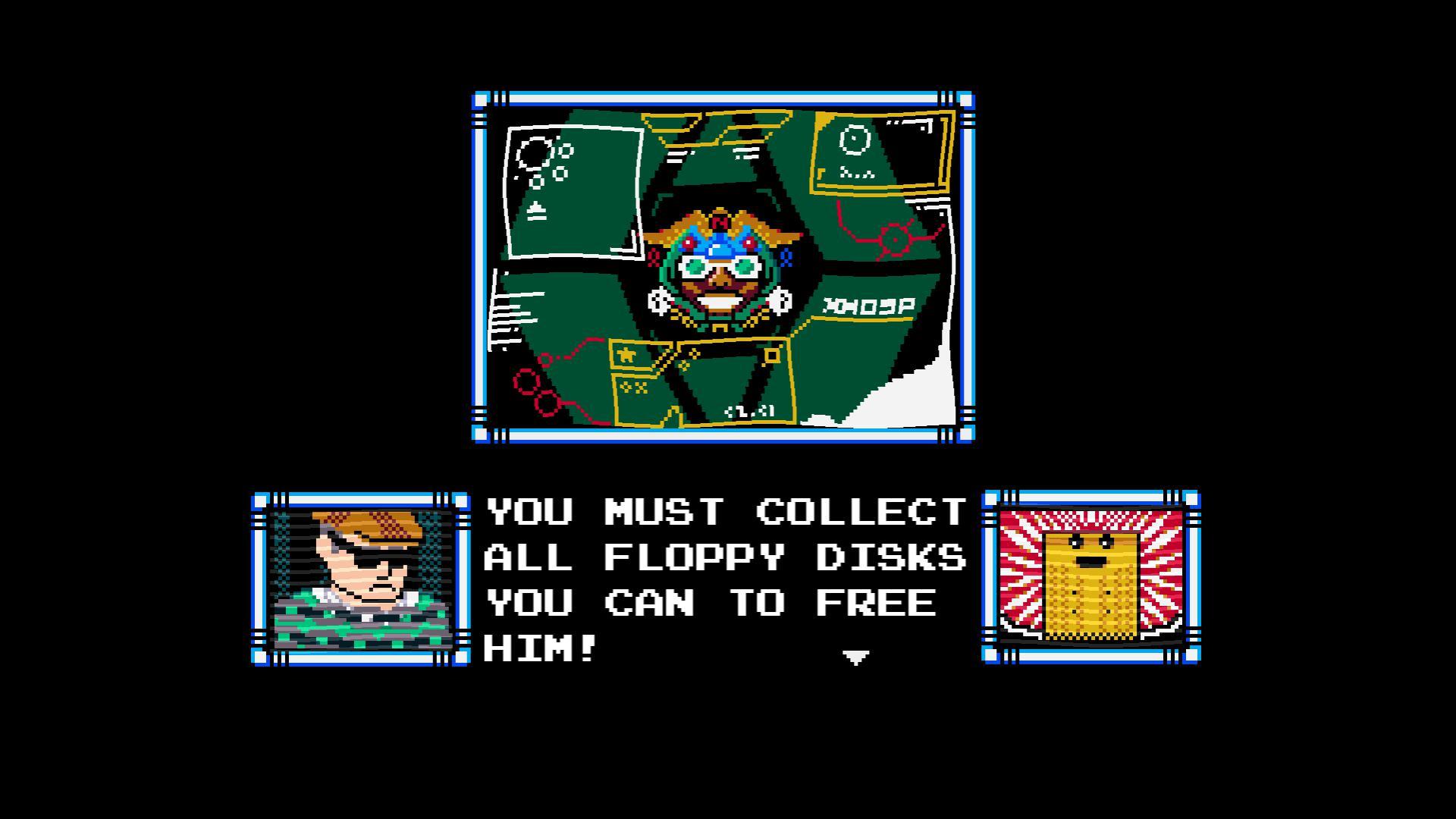Click the villain's green-lens glasses
This screenshot has height=819, width=1456.
[x=720, y=266]
